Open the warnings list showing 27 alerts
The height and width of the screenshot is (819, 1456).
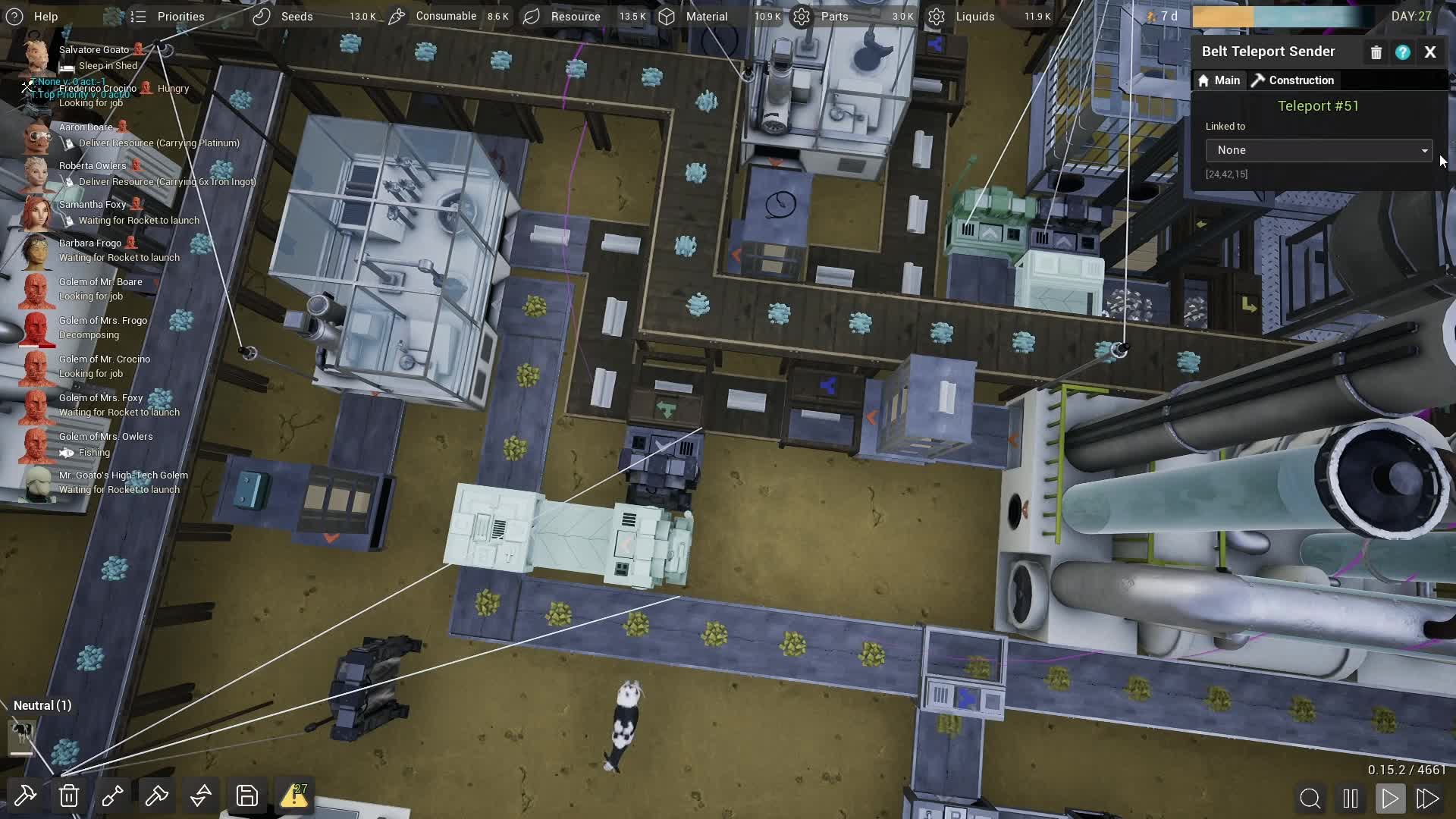(x=294, y=795)
